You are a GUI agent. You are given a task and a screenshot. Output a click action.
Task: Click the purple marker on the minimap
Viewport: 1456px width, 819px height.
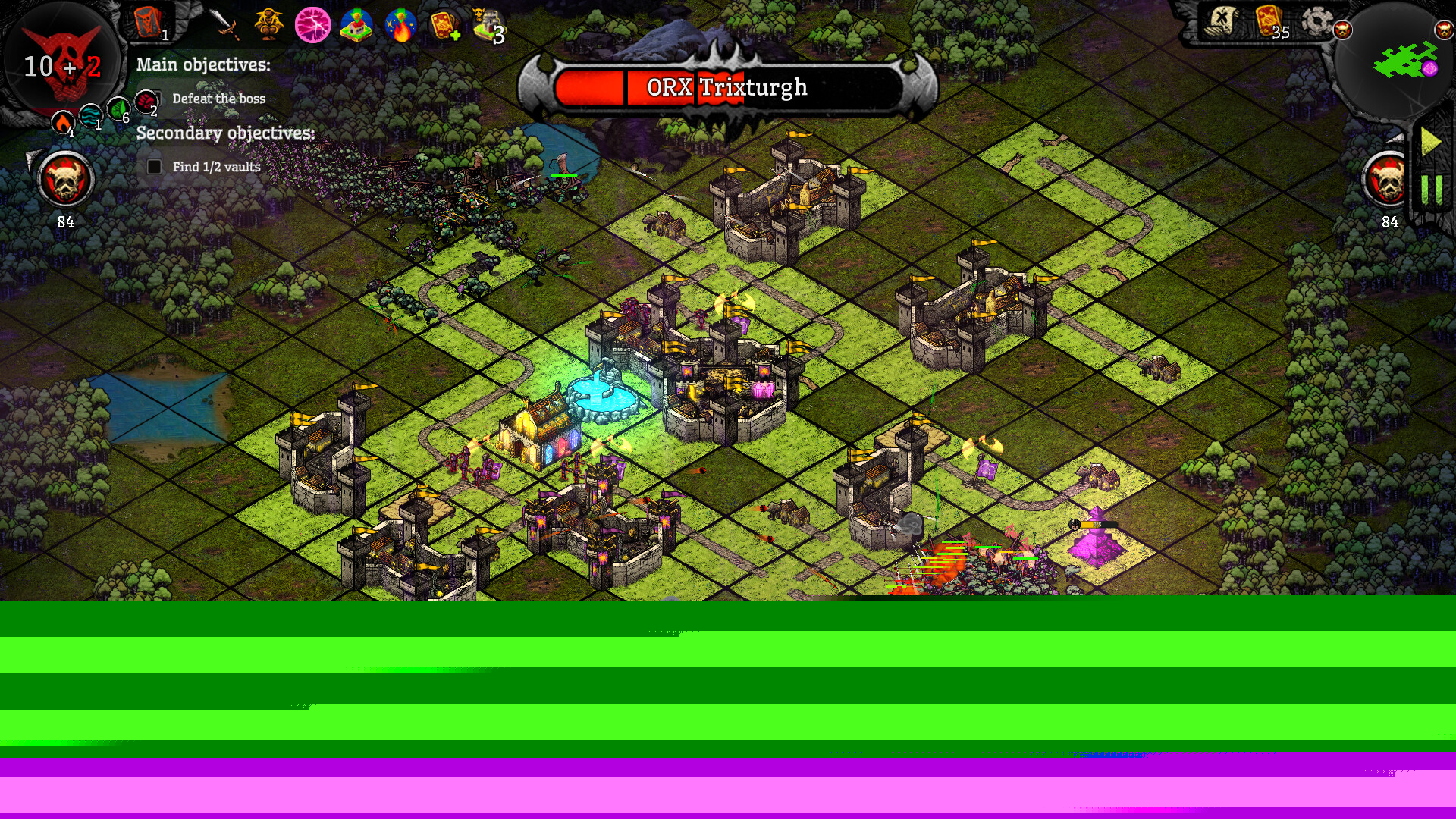pyautogui.click(x=1429, y=69)
